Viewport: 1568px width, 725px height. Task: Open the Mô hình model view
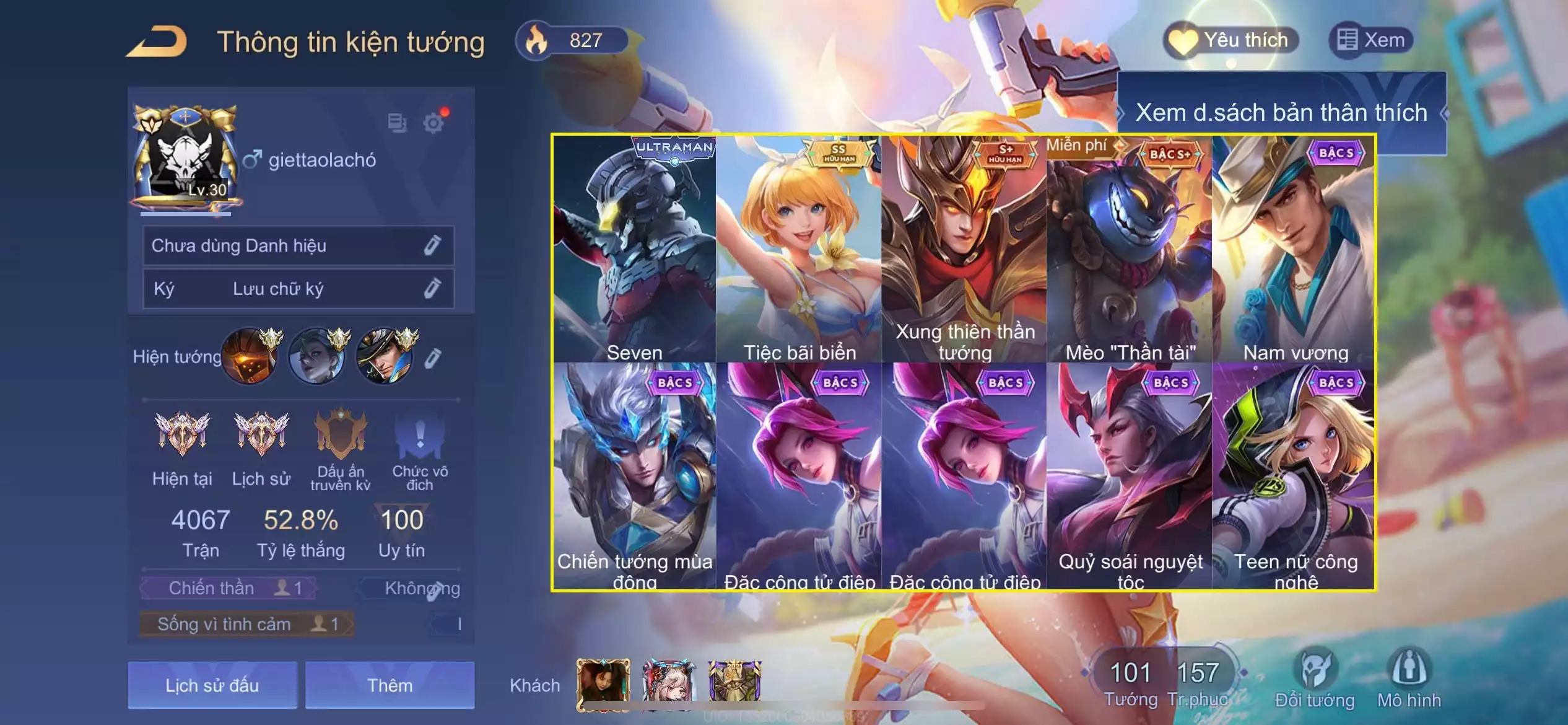point(1409,679)
